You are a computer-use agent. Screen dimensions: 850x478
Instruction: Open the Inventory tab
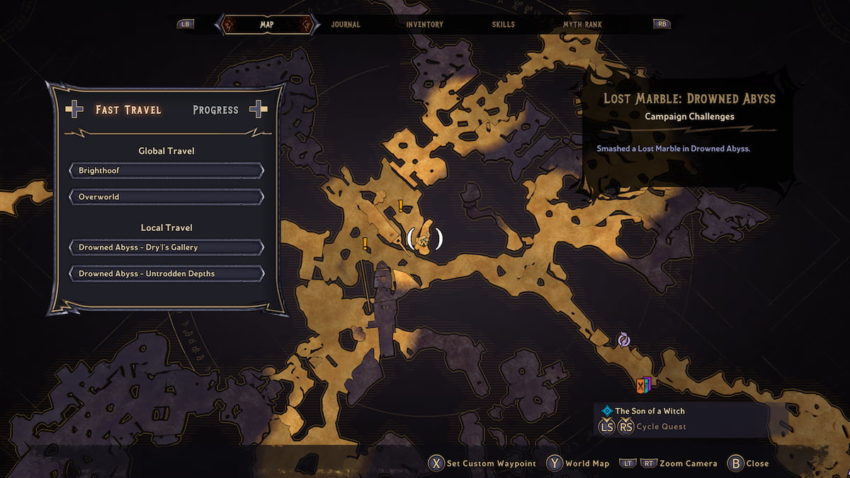click(x=425, y=24)
